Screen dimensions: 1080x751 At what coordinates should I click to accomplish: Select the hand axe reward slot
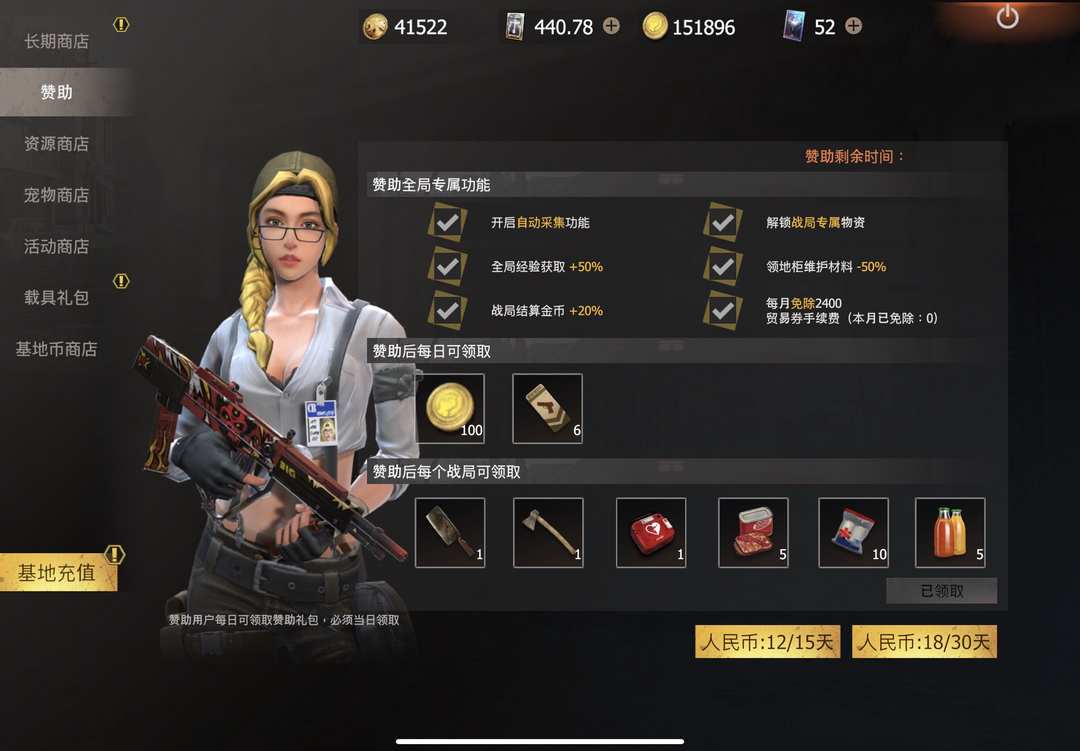(548, 532)
